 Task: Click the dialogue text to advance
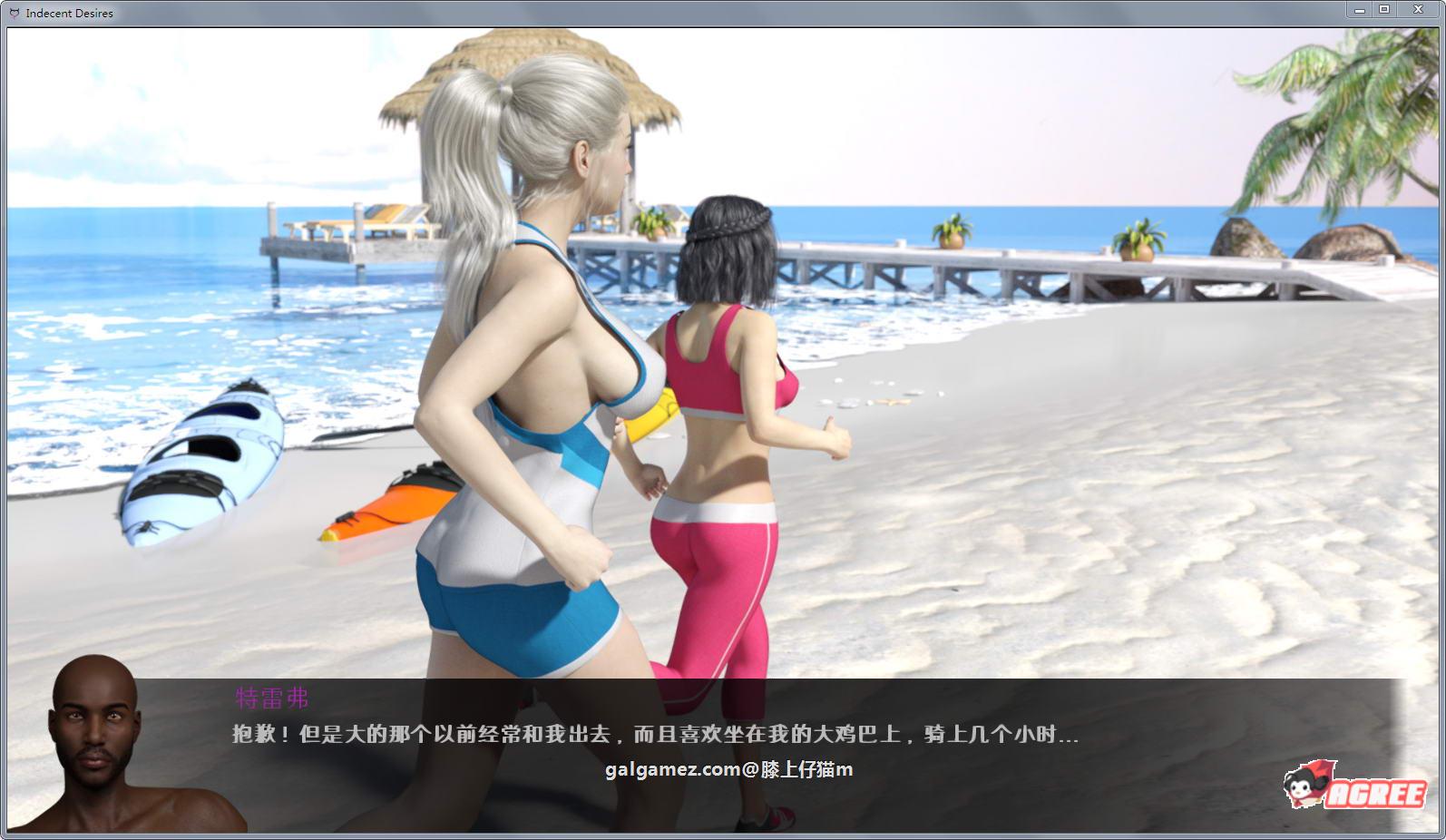click(649, 733)
